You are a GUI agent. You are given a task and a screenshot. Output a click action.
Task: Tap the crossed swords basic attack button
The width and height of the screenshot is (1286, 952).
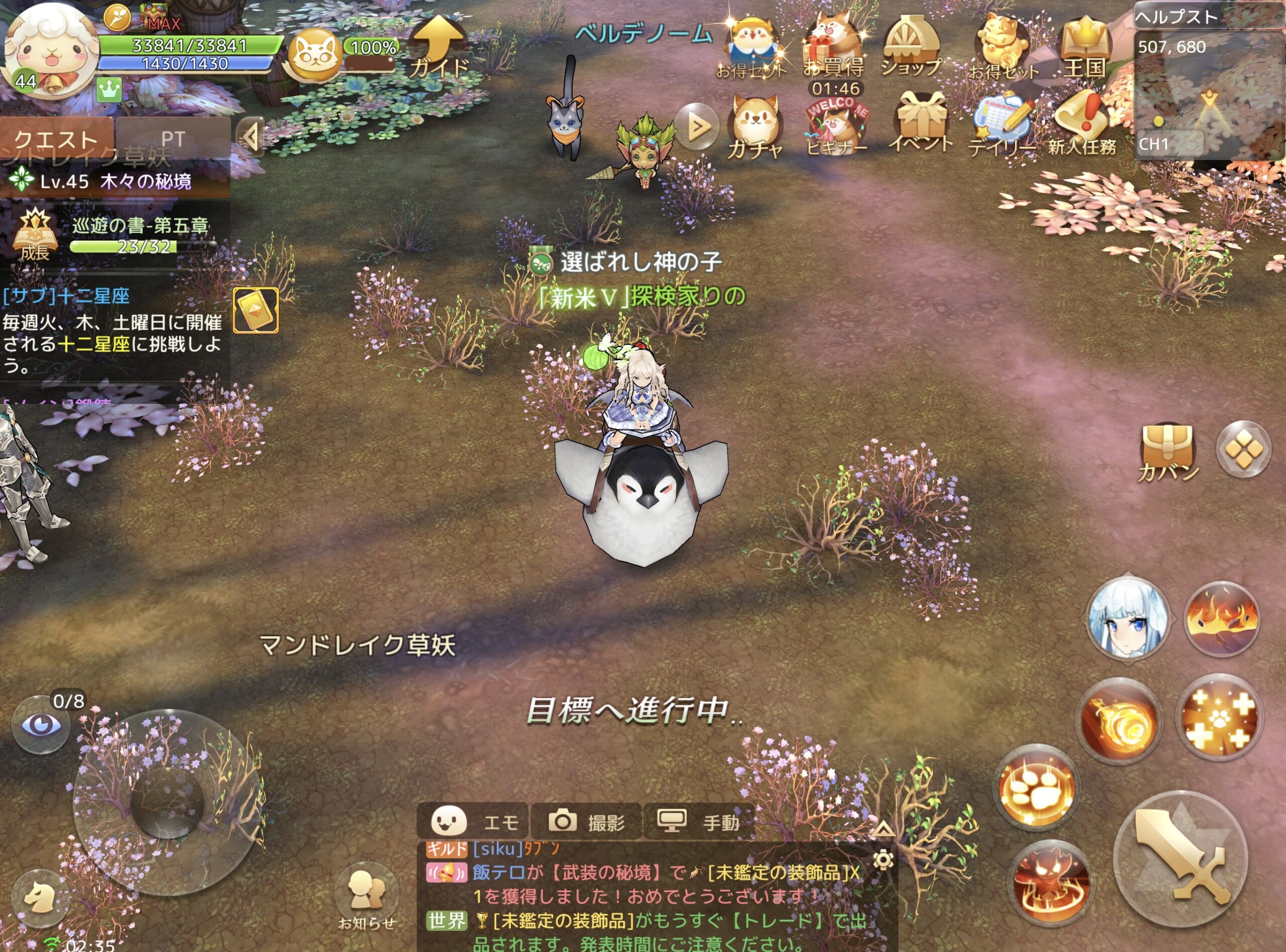[x=1181, y=859]
